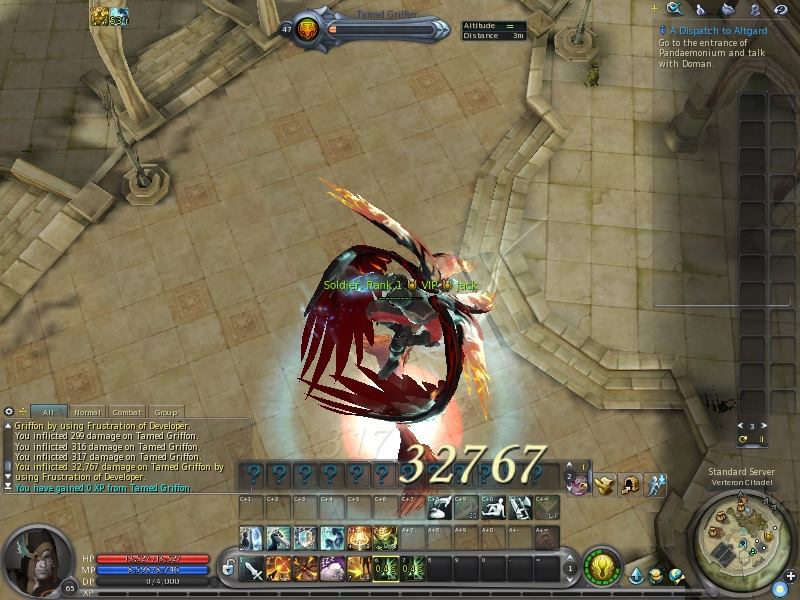800x600 pixels.
Task: Click the A Dispatch to Altgard quest
Action: [x=711, y=31]
